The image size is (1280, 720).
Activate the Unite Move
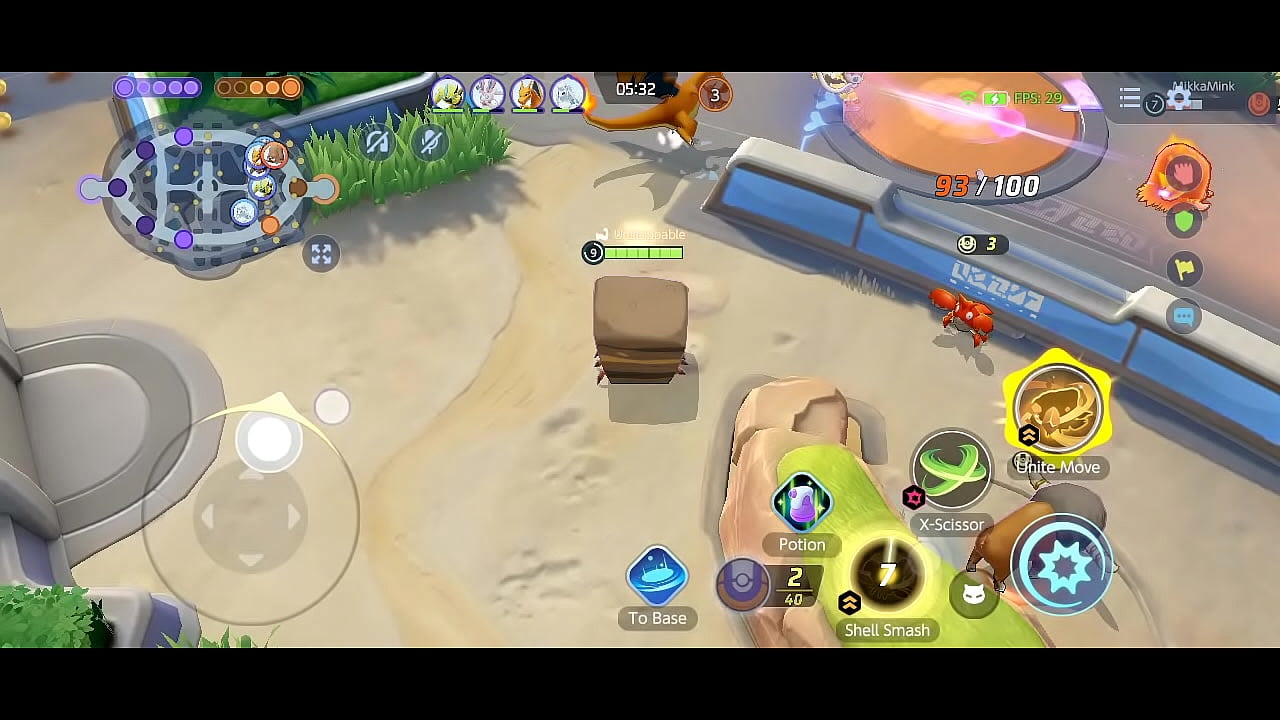click(x=1057, y=409)
